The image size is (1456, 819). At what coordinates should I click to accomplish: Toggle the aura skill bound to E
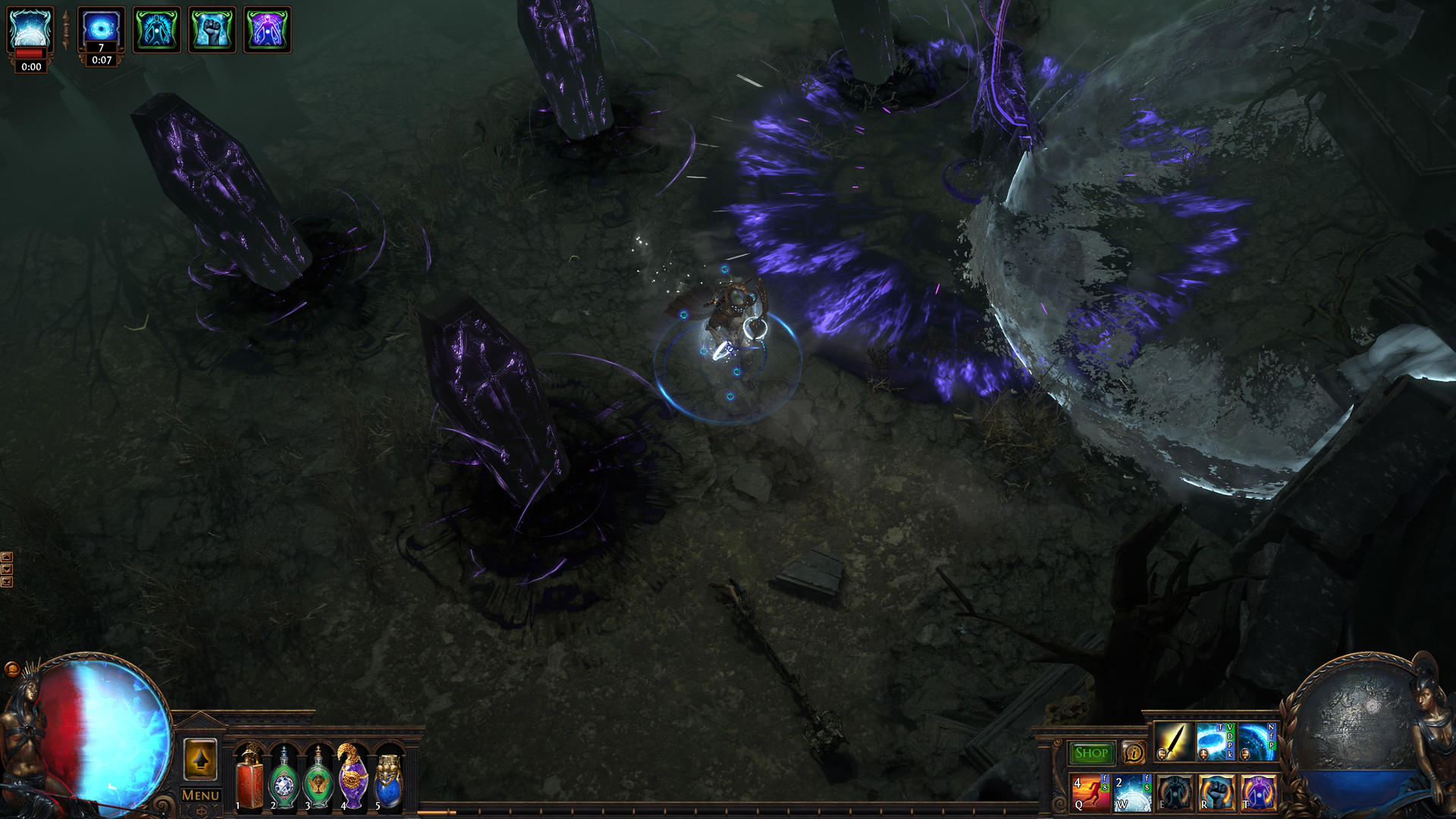1175,794
